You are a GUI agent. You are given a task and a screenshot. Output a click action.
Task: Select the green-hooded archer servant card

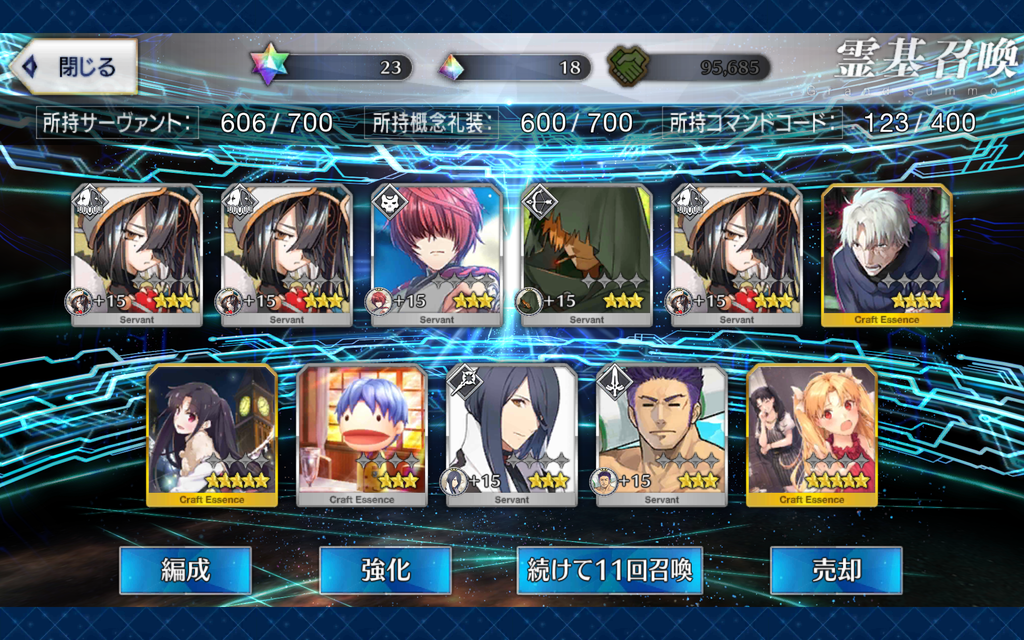[x=587, y=254]
